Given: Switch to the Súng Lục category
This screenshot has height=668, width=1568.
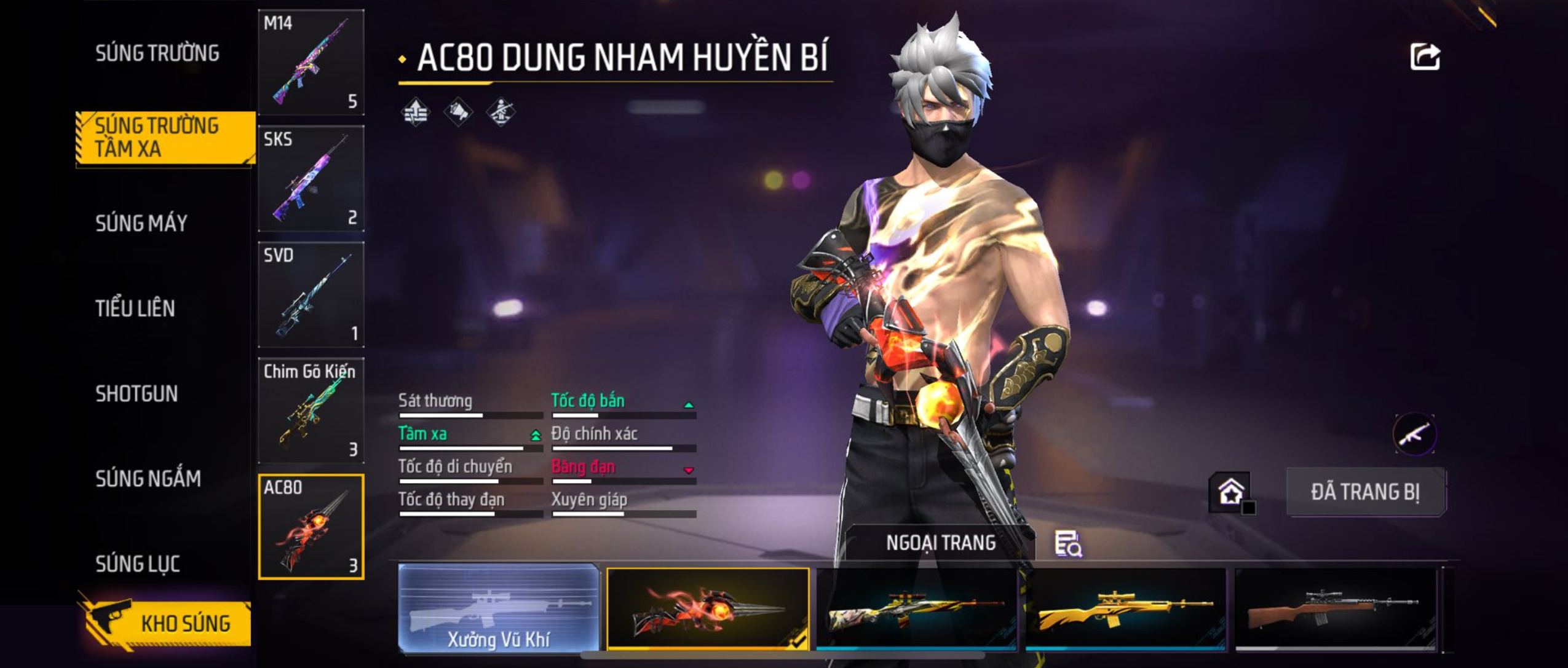Looking at the screenshot, I should click(138, 564).
